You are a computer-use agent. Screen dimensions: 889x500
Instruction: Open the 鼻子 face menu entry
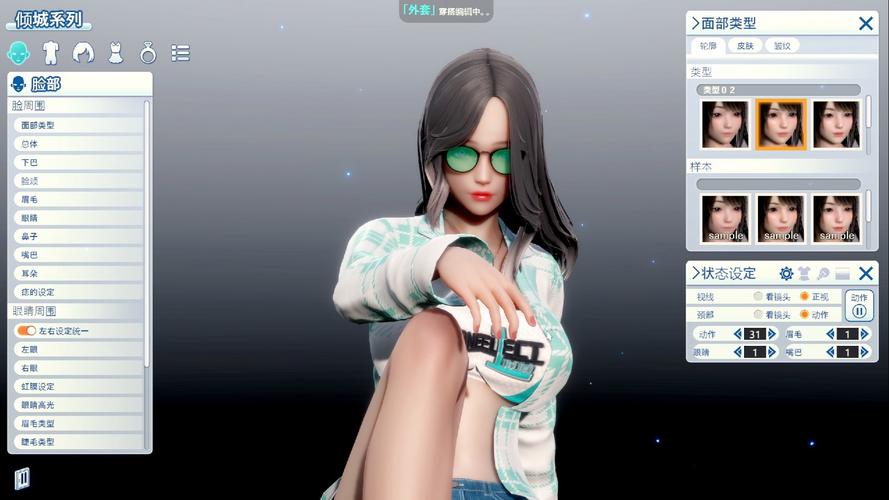pyautogui.click(x=78, y=236)
